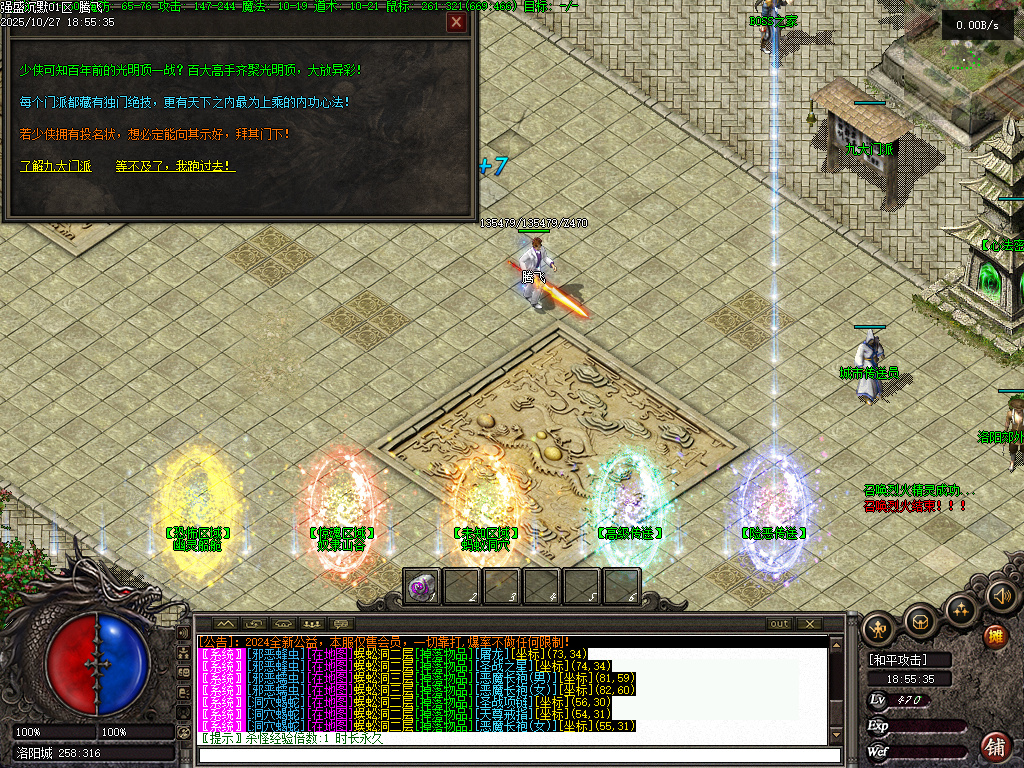Toggle the '和平攻击' attack mode label
This screenshot has height=768, width=1024.
pos(897,660)
